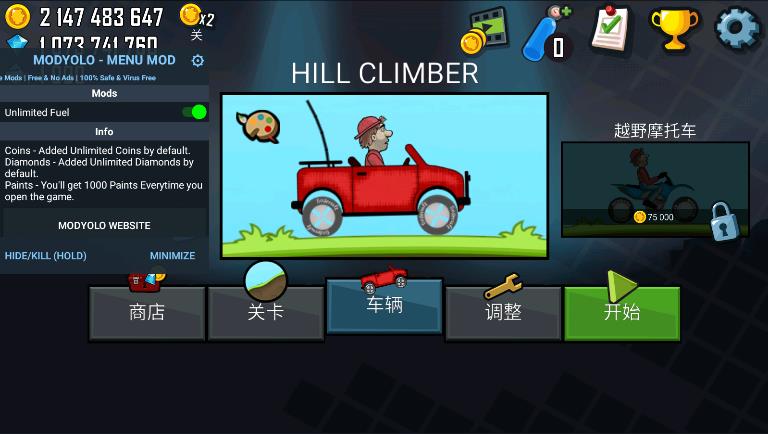This screenshot has height=434, width=768.
Task: Toggle the Unlimited Fuel mod switch
Action: tap(194, 112)
